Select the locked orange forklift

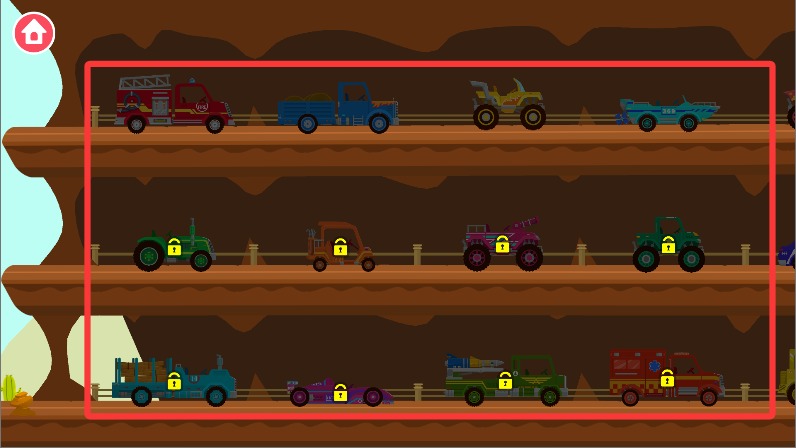341,247
